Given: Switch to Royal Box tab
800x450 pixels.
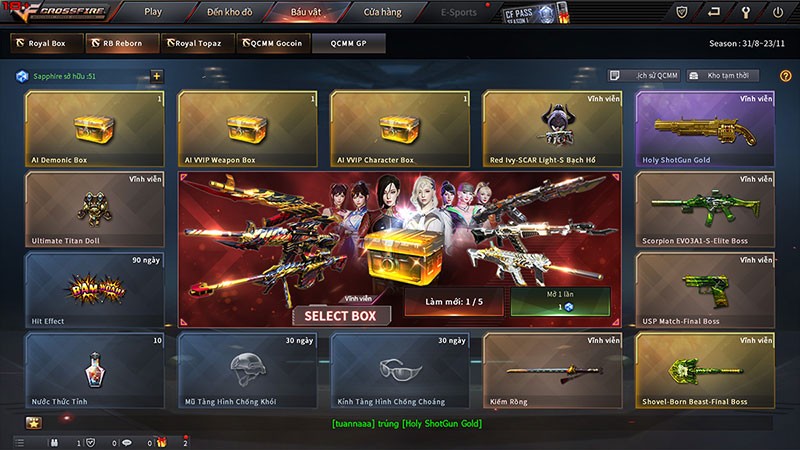Looking at the screenshot, I should tap(39, 44).
